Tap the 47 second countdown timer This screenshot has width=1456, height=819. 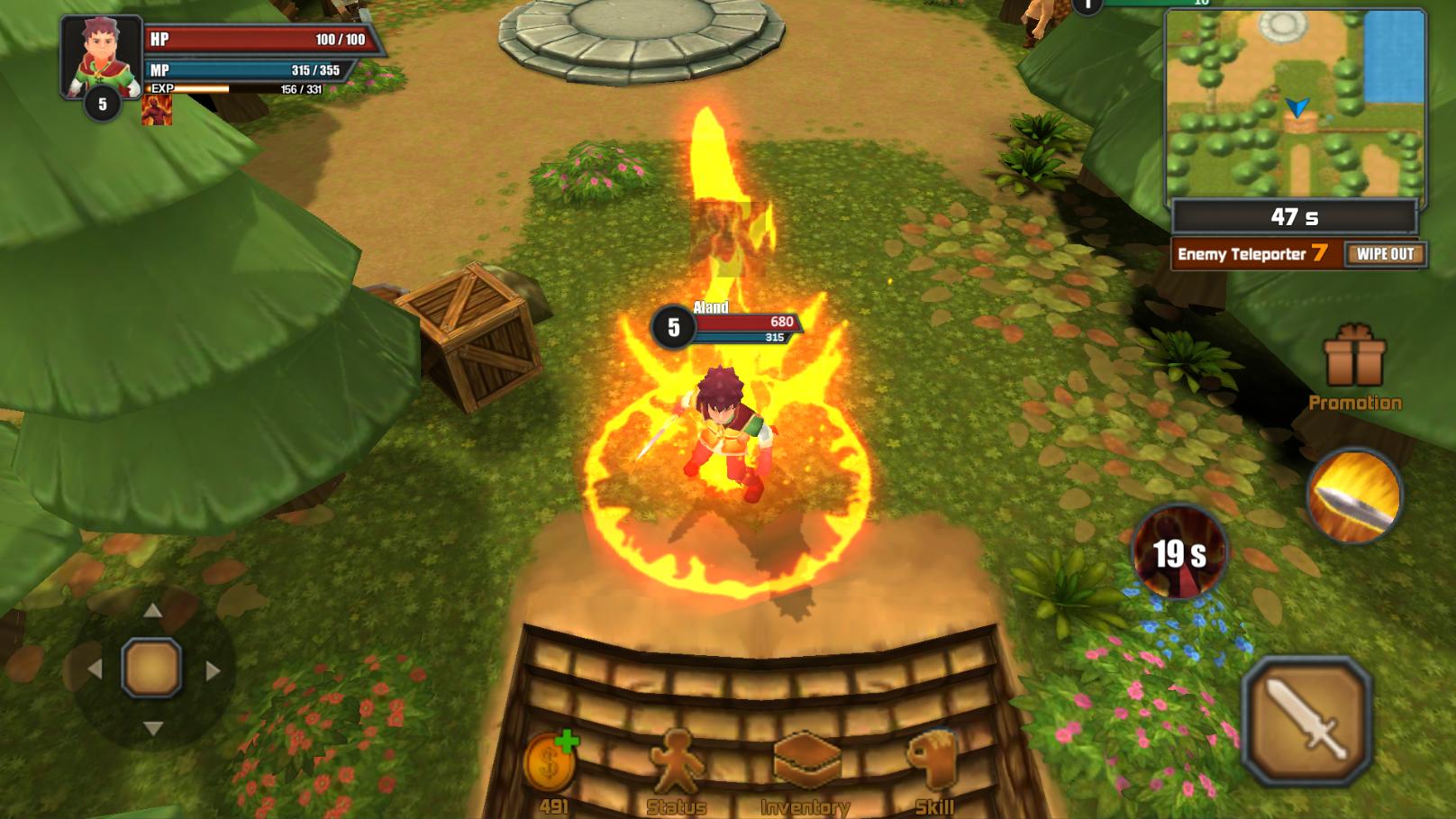[x=1295, y=215]
